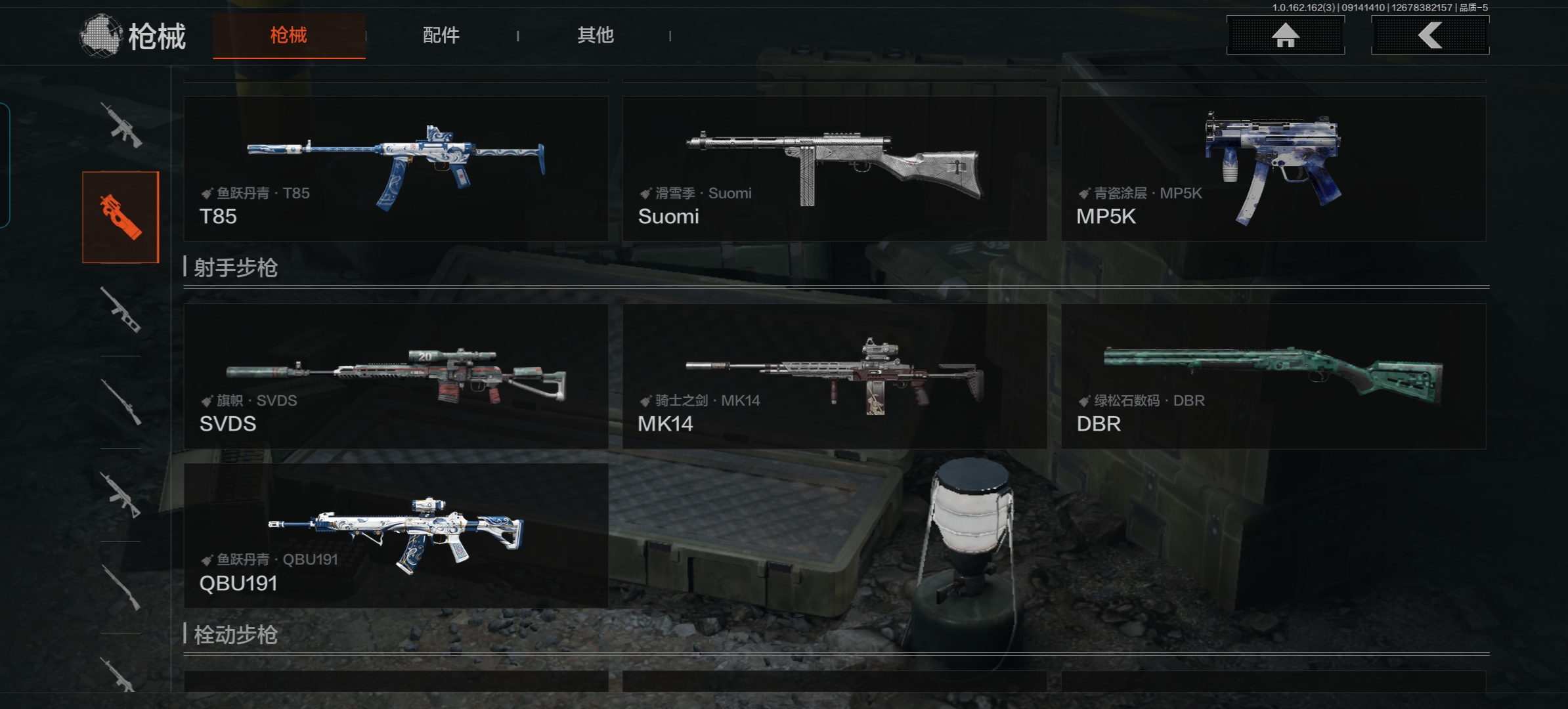Open the MP5K weapon tile
Viewport: 1568px width, 709px height.
click(1273, 169)
